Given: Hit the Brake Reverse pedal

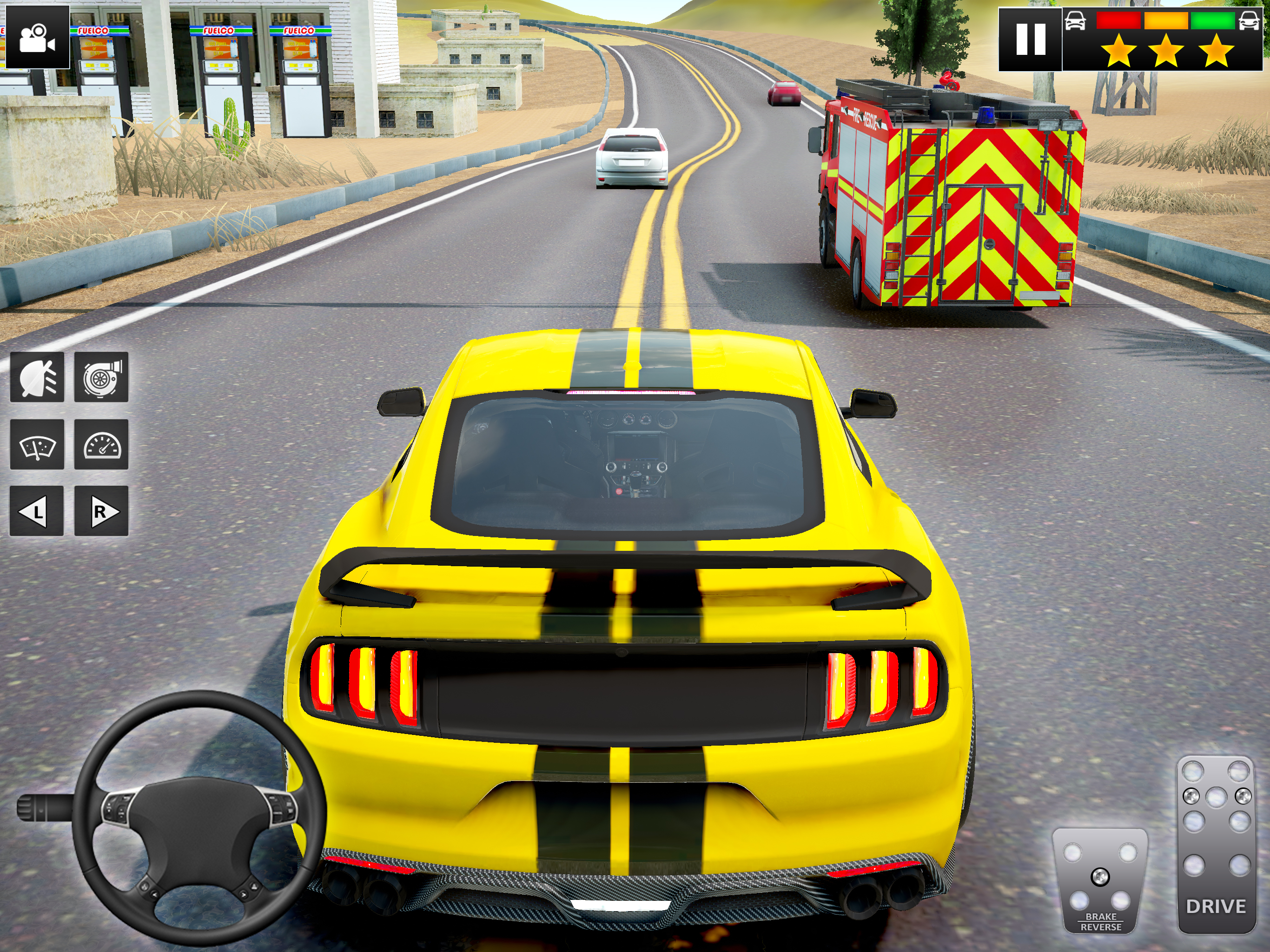Looking at the screenshot, I should coord(1099,879).
